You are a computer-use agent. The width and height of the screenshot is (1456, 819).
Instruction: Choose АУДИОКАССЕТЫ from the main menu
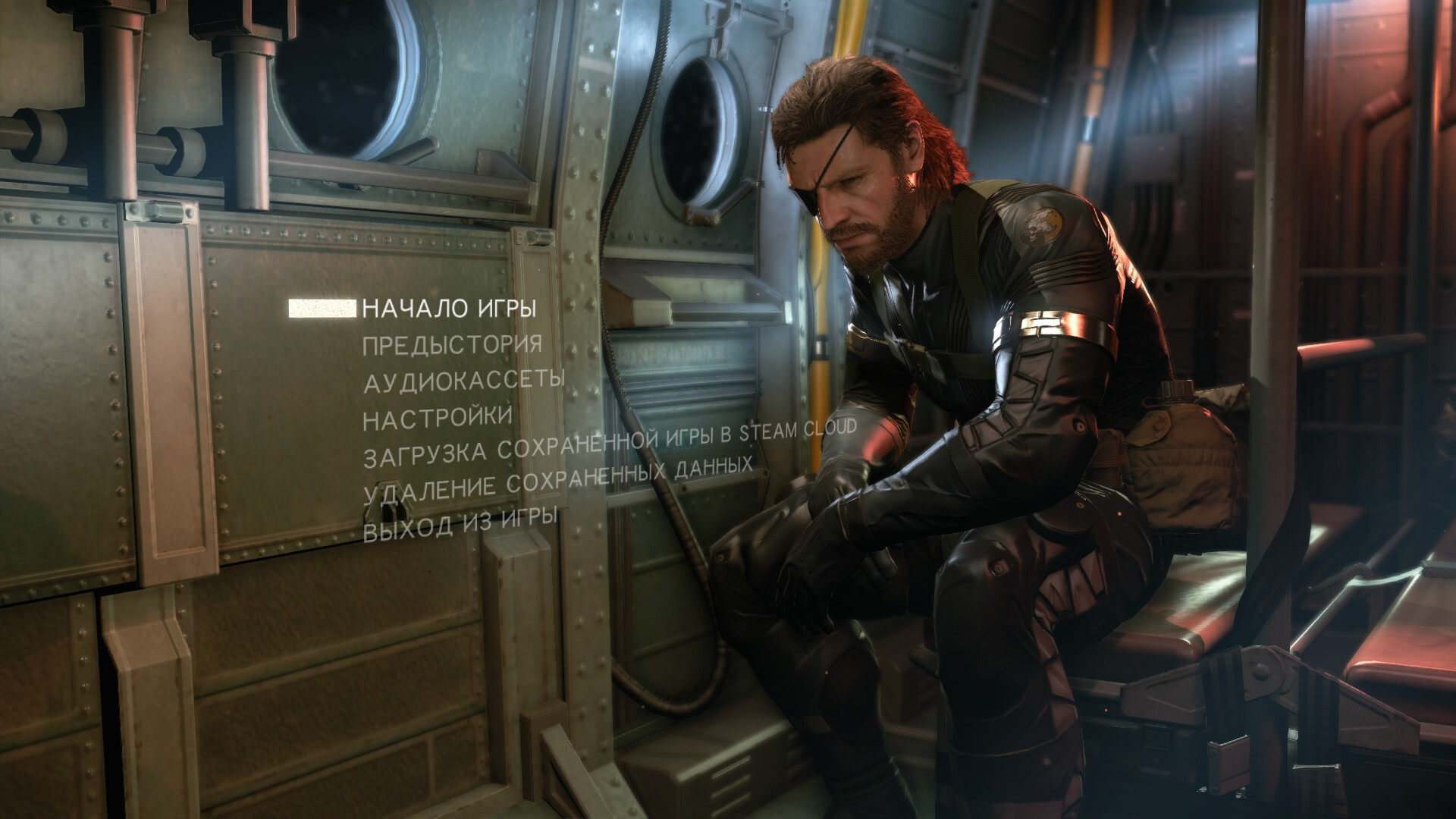point(464,381)
